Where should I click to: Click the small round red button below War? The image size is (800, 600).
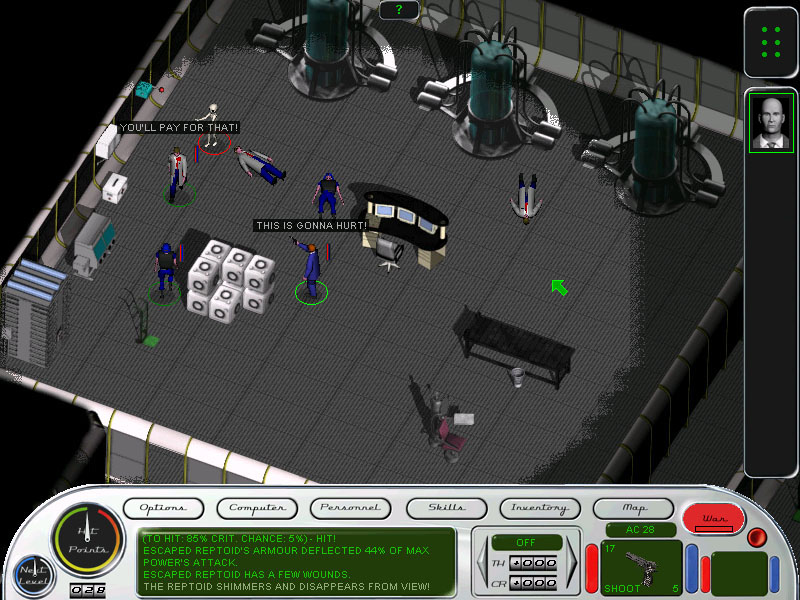(757, 537)
